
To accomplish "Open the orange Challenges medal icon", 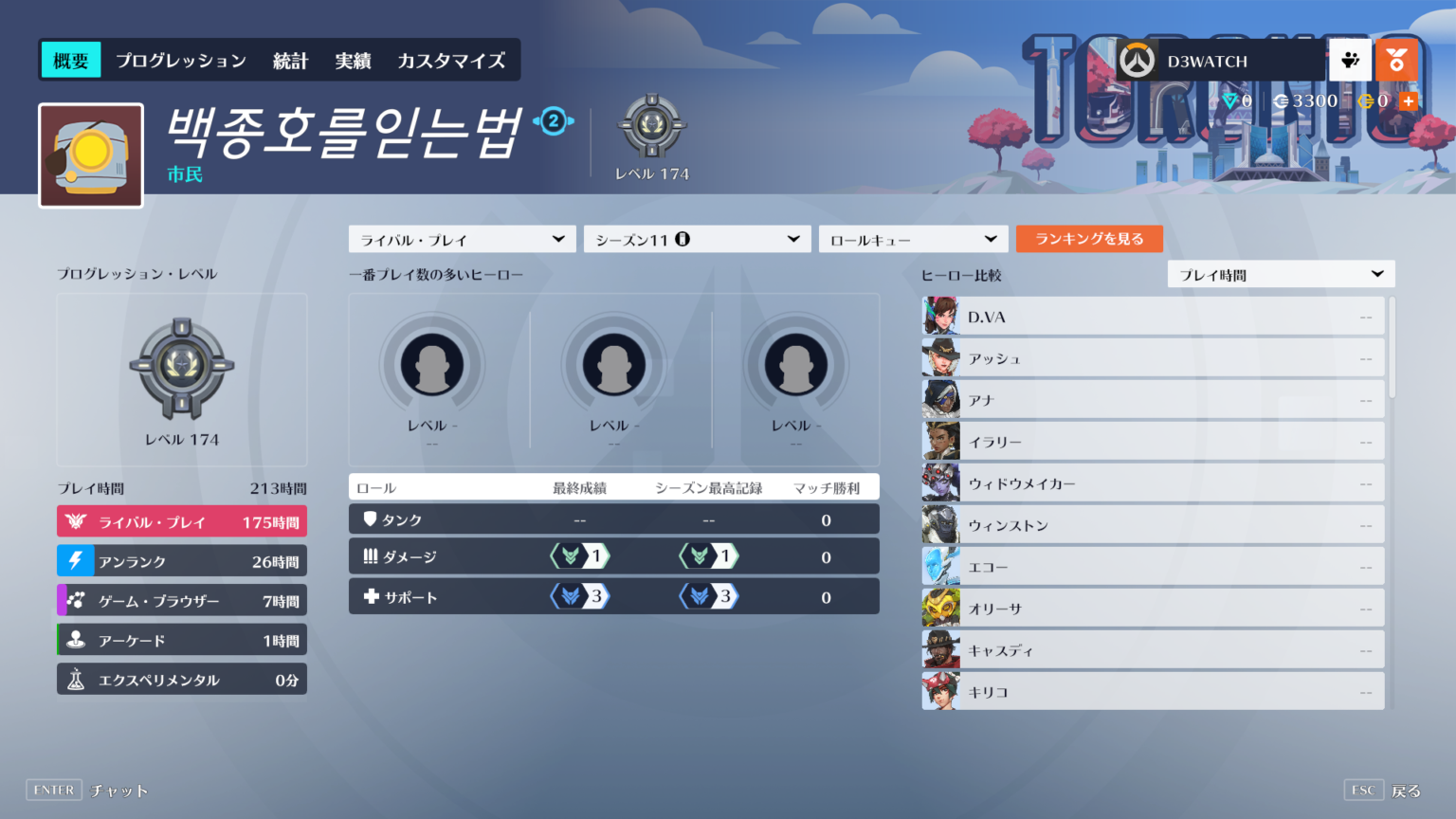I will click(x=1397, y=60).
